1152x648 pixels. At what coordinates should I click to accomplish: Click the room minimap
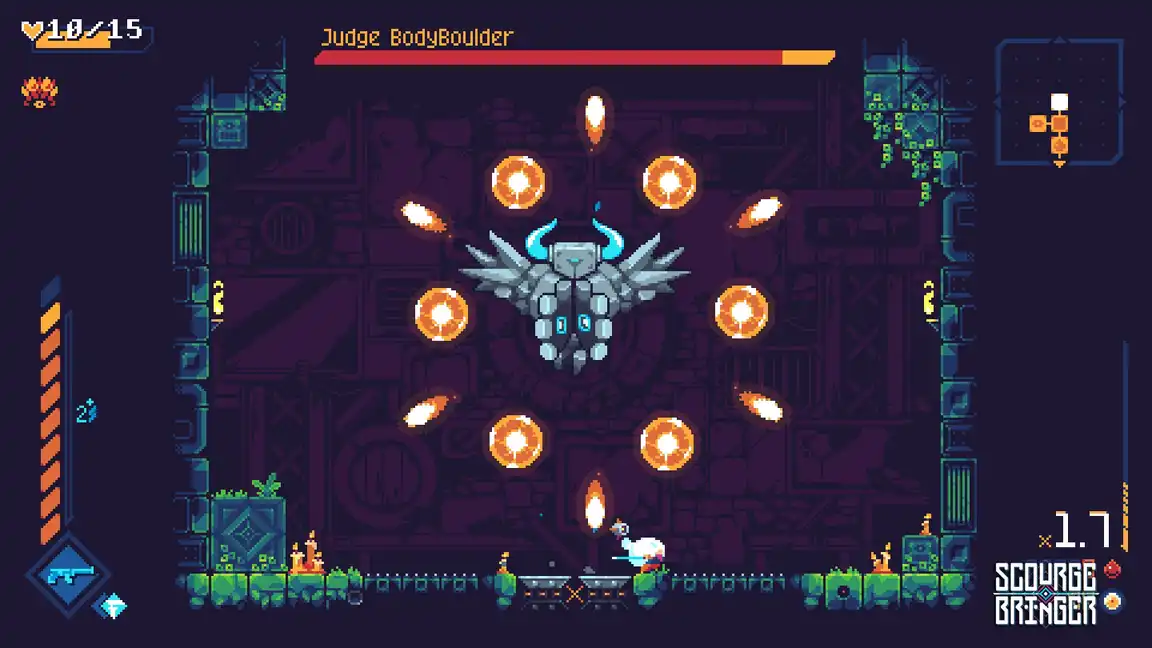click(x=1060, y=101)
